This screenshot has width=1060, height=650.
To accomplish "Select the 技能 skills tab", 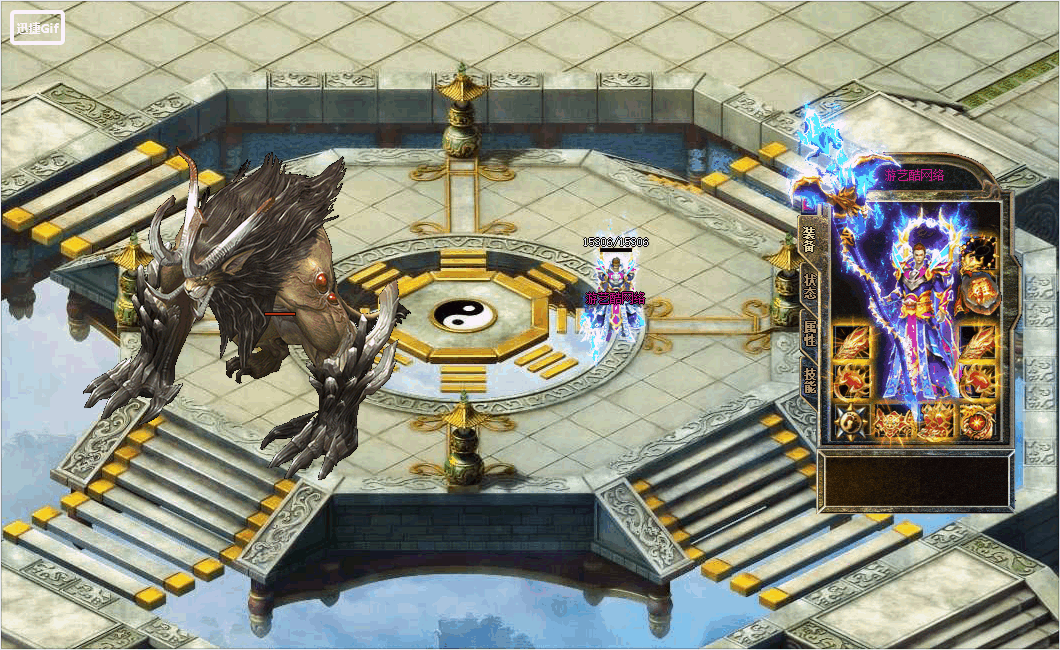I will (809, 379).
